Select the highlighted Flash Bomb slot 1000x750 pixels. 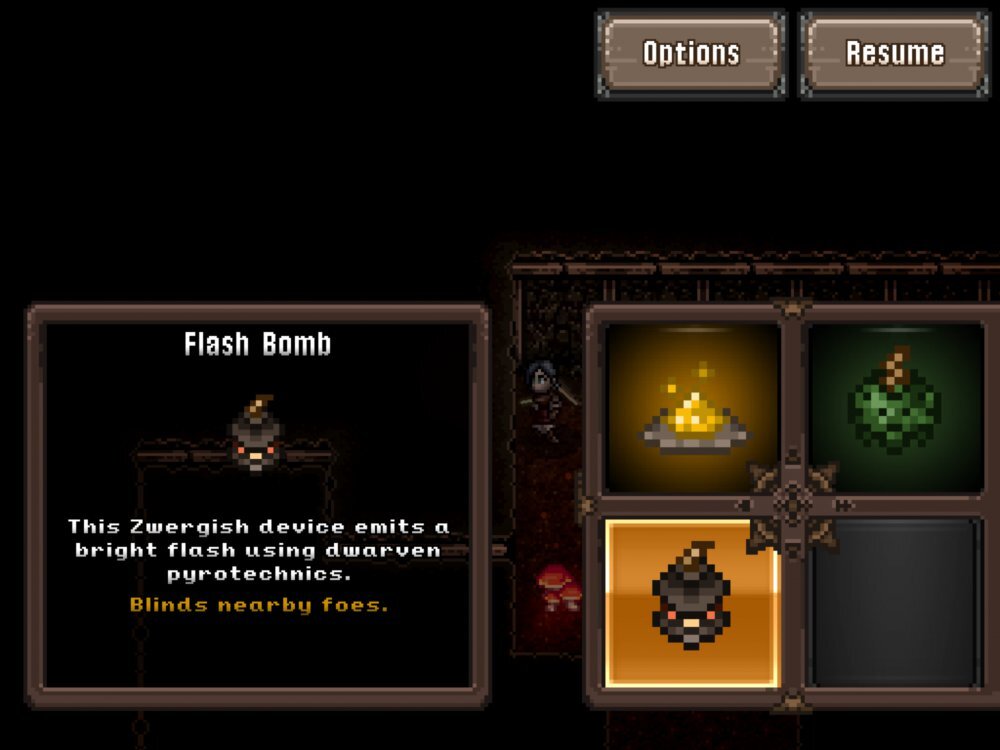click(692, 603)
